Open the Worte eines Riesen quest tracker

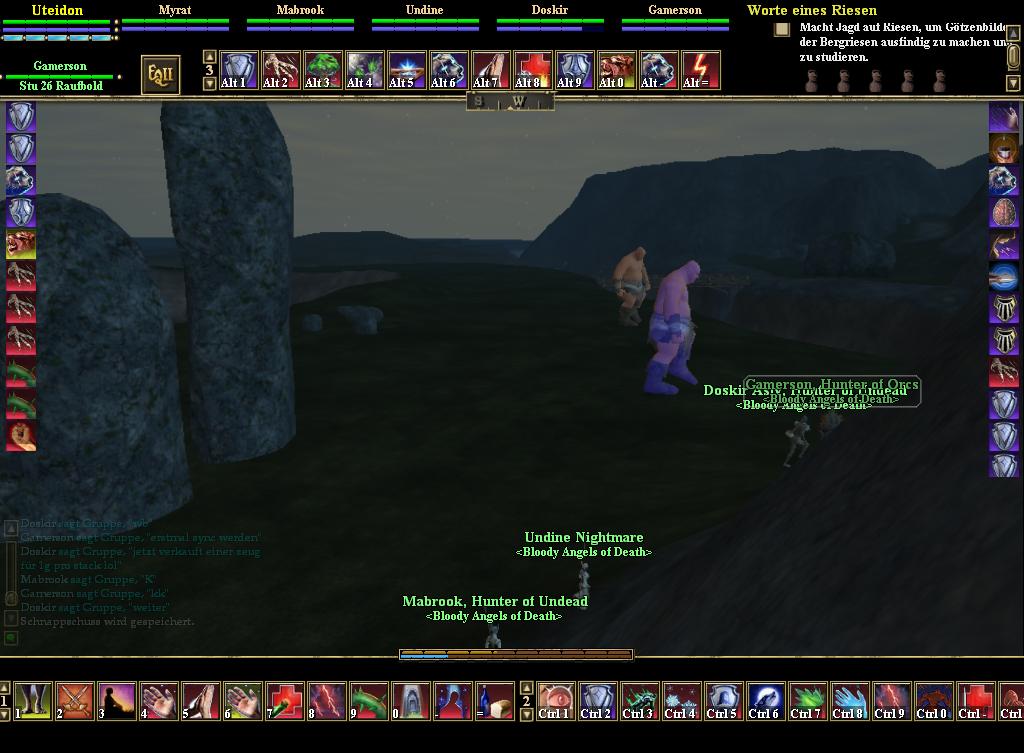(811, 11)
